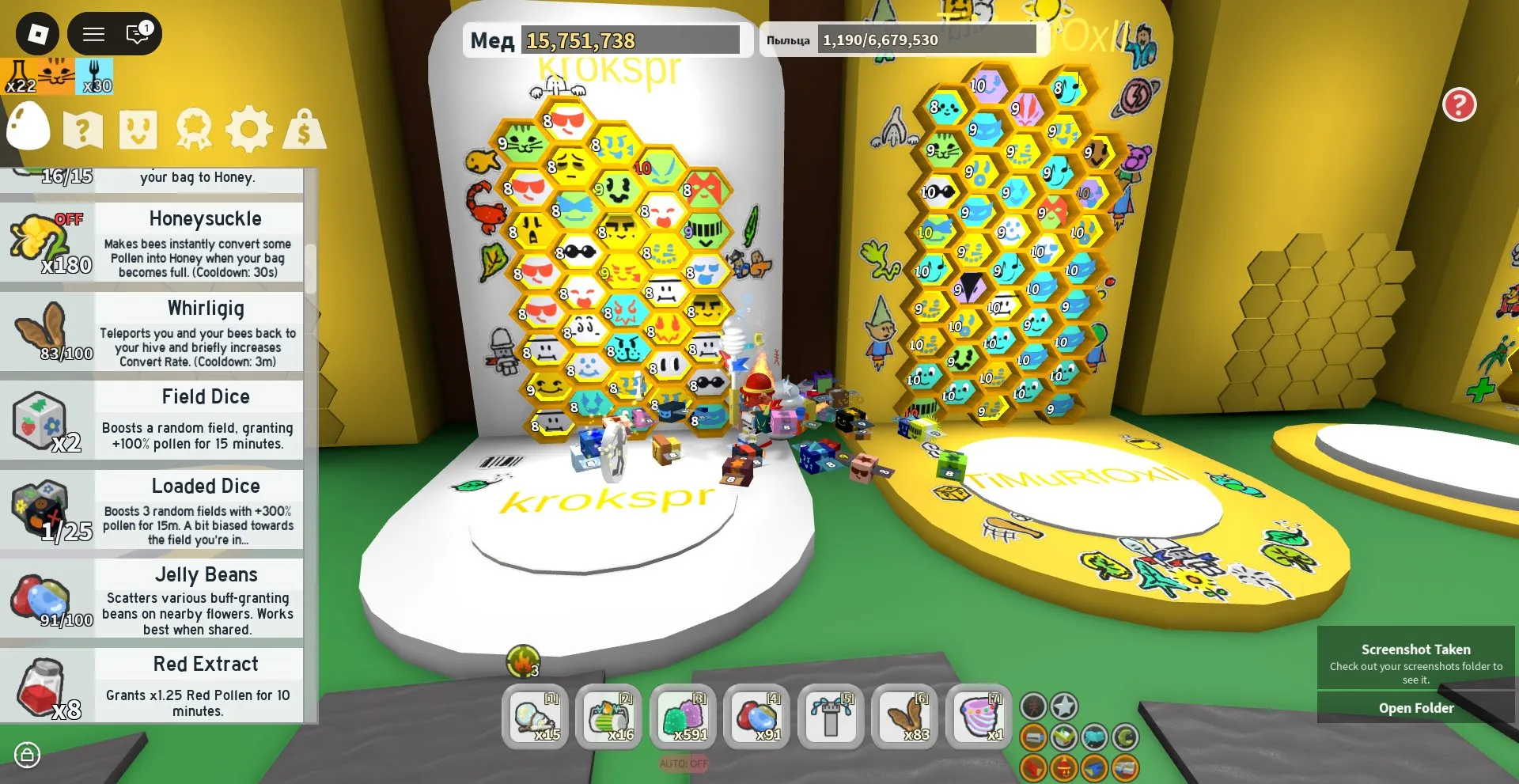Viewport: 1519px width, 784px height.
Task: Click the red help question mark
Action: tap(1461, 104)
